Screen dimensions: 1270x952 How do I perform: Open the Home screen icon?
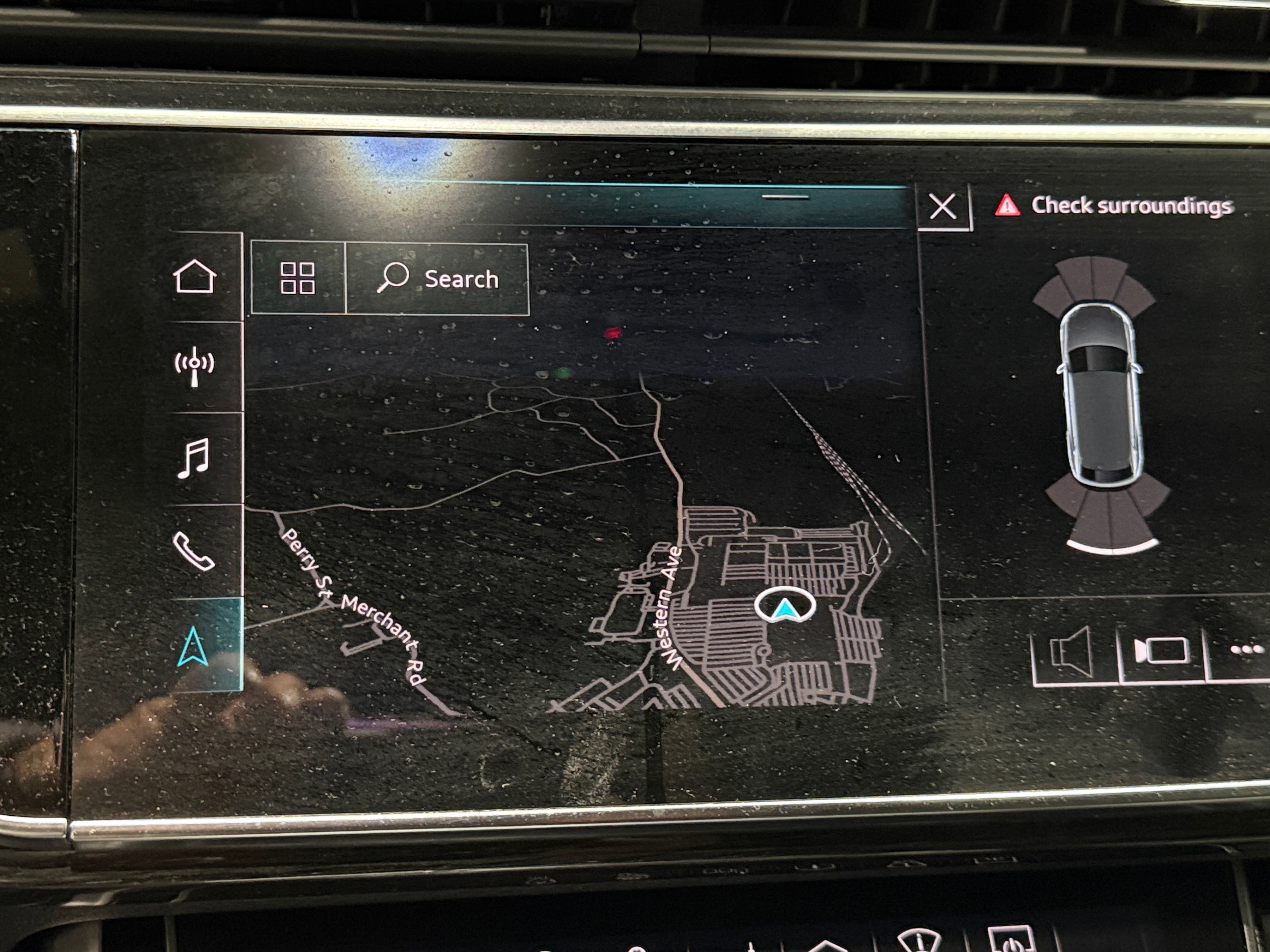(x=195, y=277)
